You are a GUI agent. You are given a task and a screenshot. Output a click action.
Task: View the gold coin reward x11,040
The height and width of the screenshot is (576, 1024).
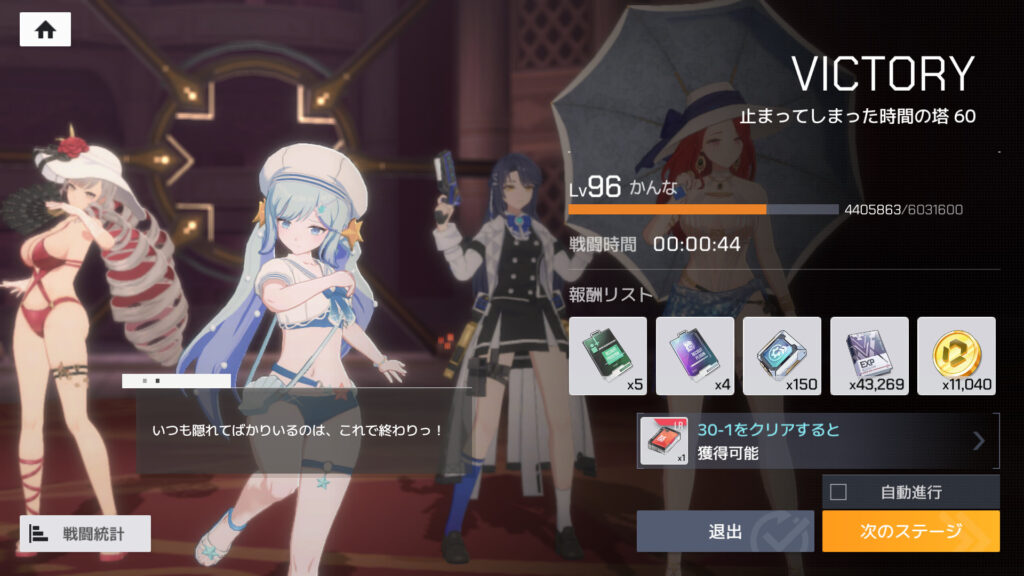tap(956, 355)
